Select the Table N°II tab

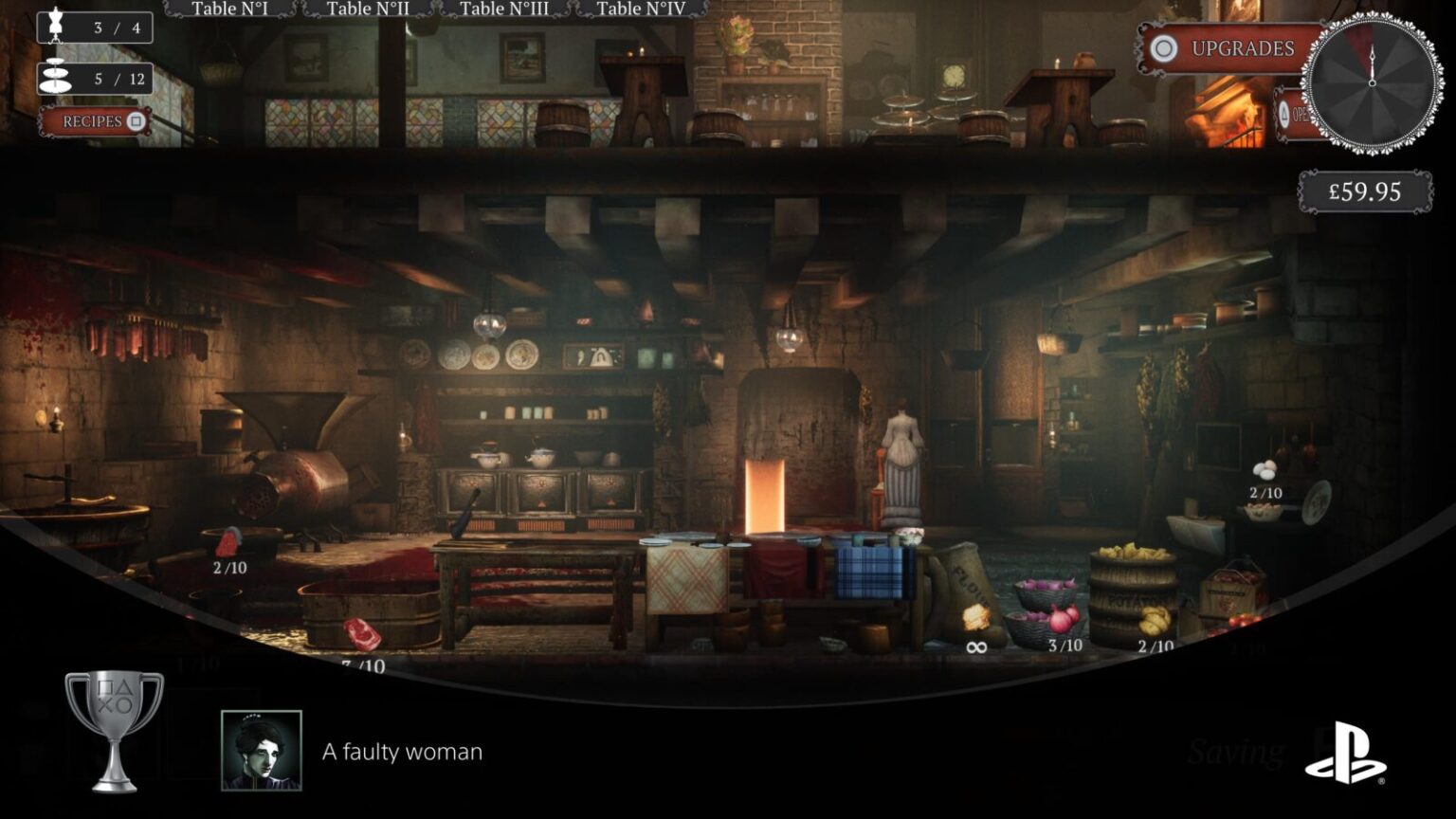[x=368, y=9]
